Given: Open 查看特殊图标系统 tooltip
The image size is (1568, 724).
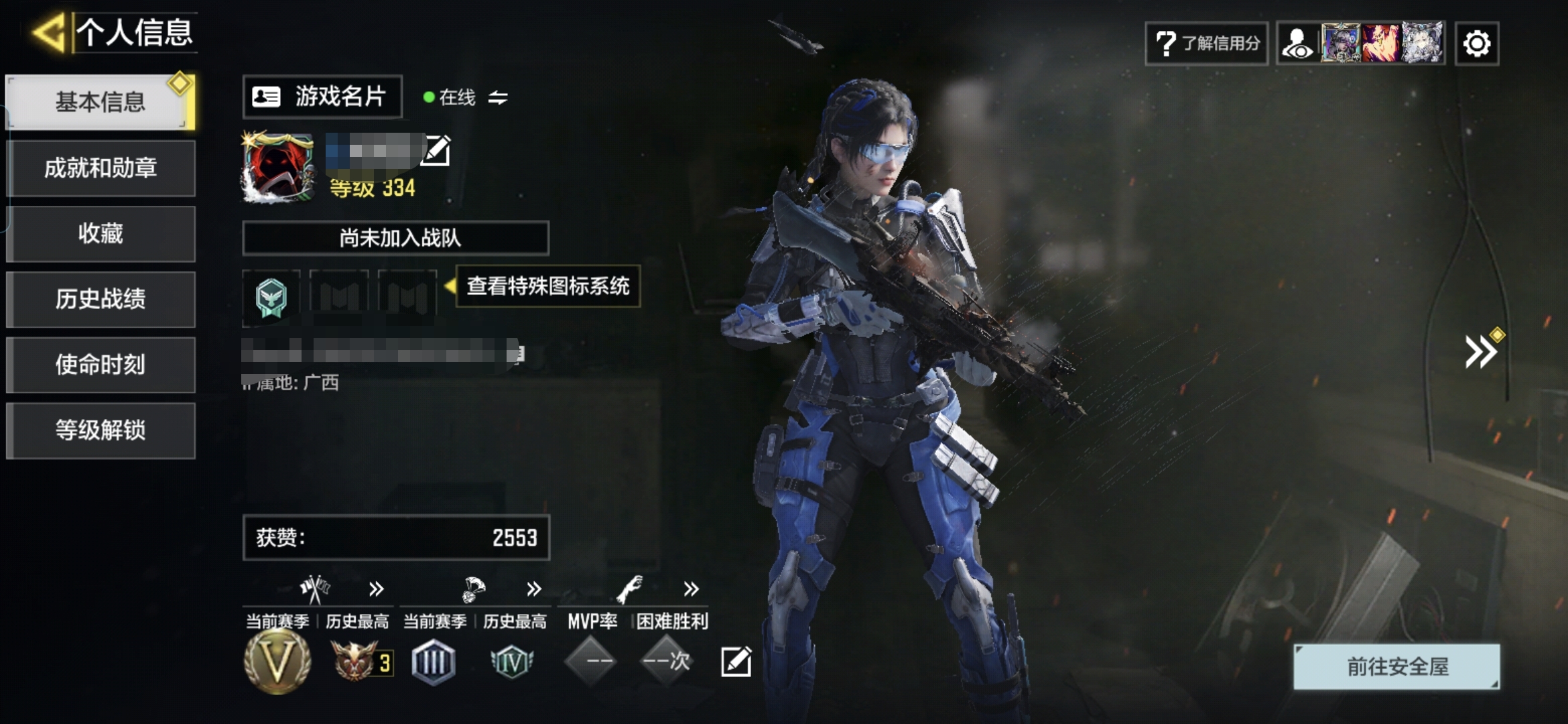Looking at the screenshot, I should point(547,286).
